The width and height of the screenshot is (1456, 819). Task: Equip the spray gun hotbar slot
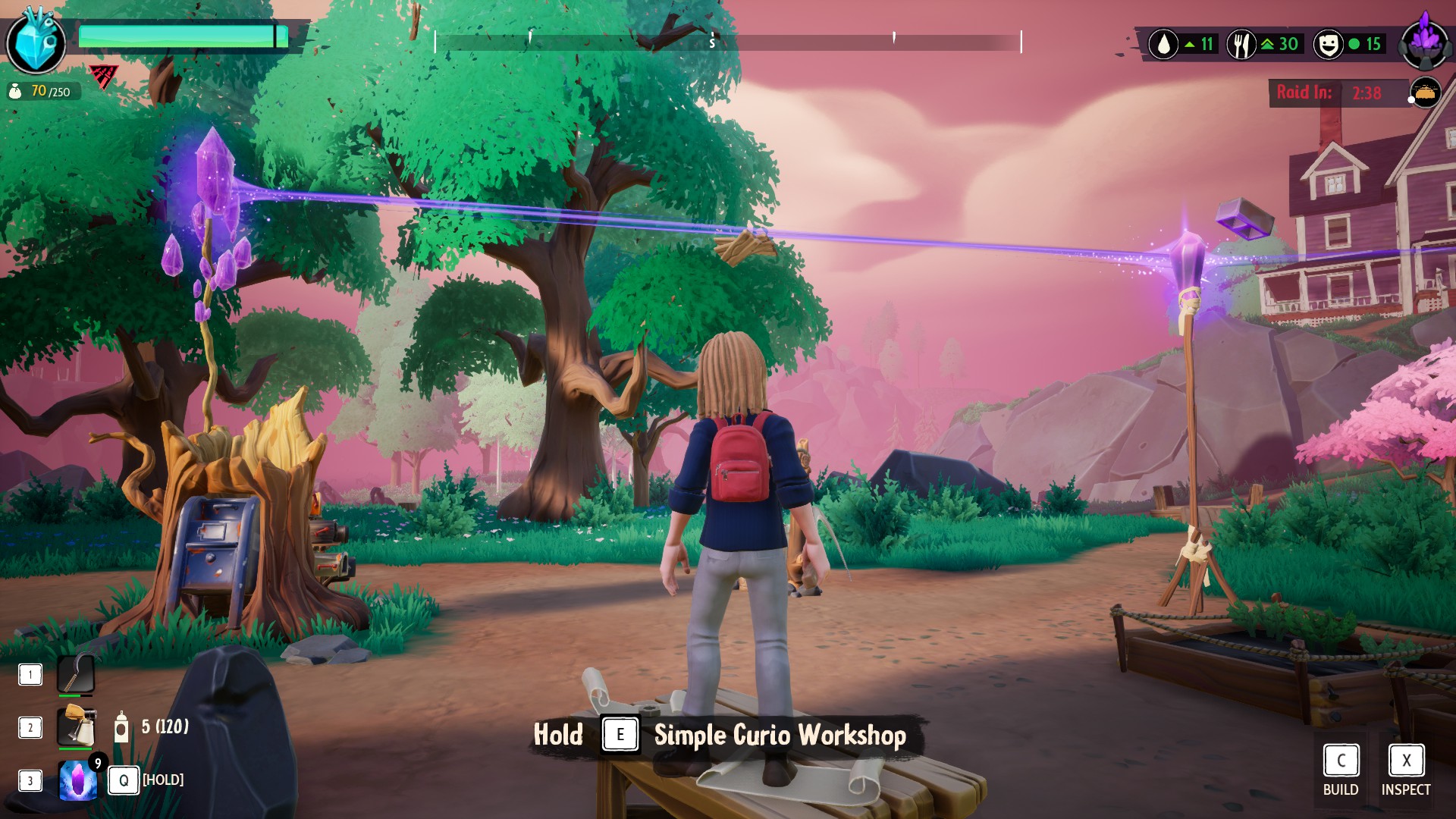pyautogui.click(x=76, y=726)
